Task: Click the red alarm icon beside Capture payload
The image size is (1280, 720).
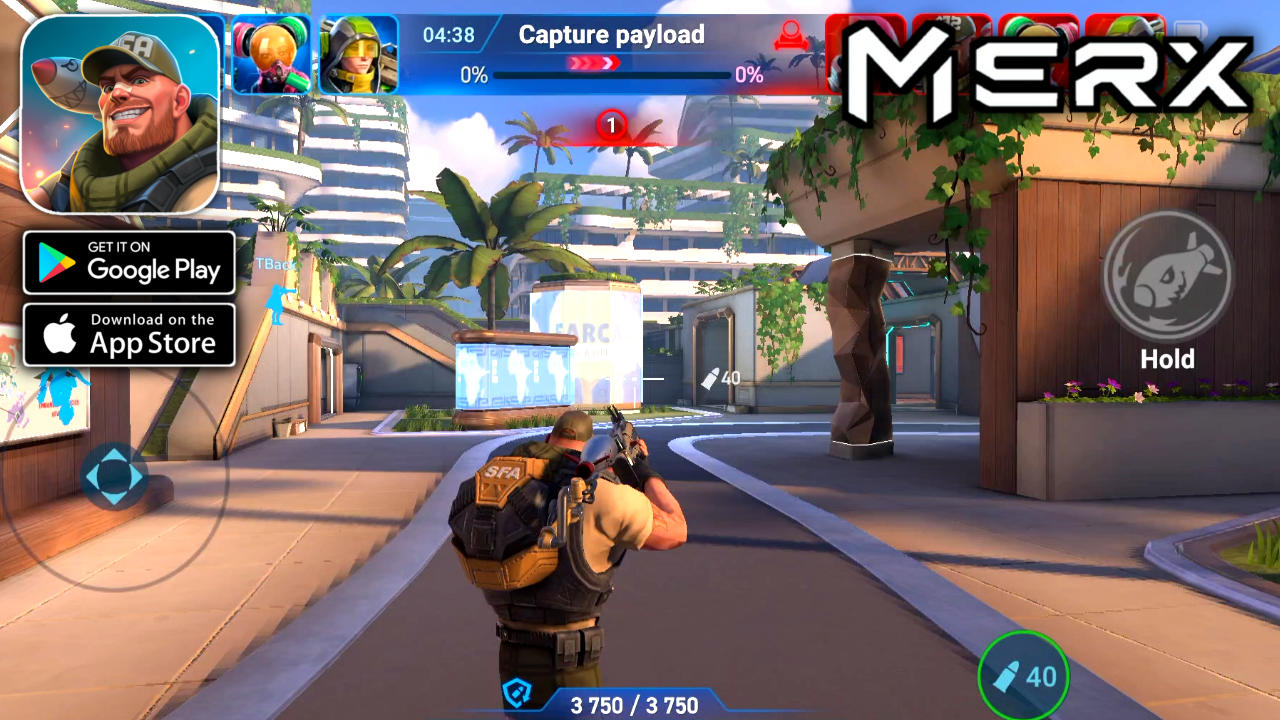Action: point(789,33)
